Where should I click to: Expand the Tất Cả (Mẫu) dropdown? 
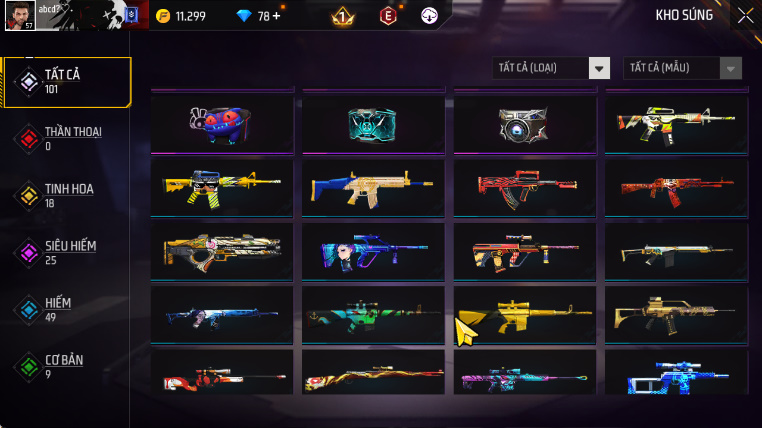[683, 68]
